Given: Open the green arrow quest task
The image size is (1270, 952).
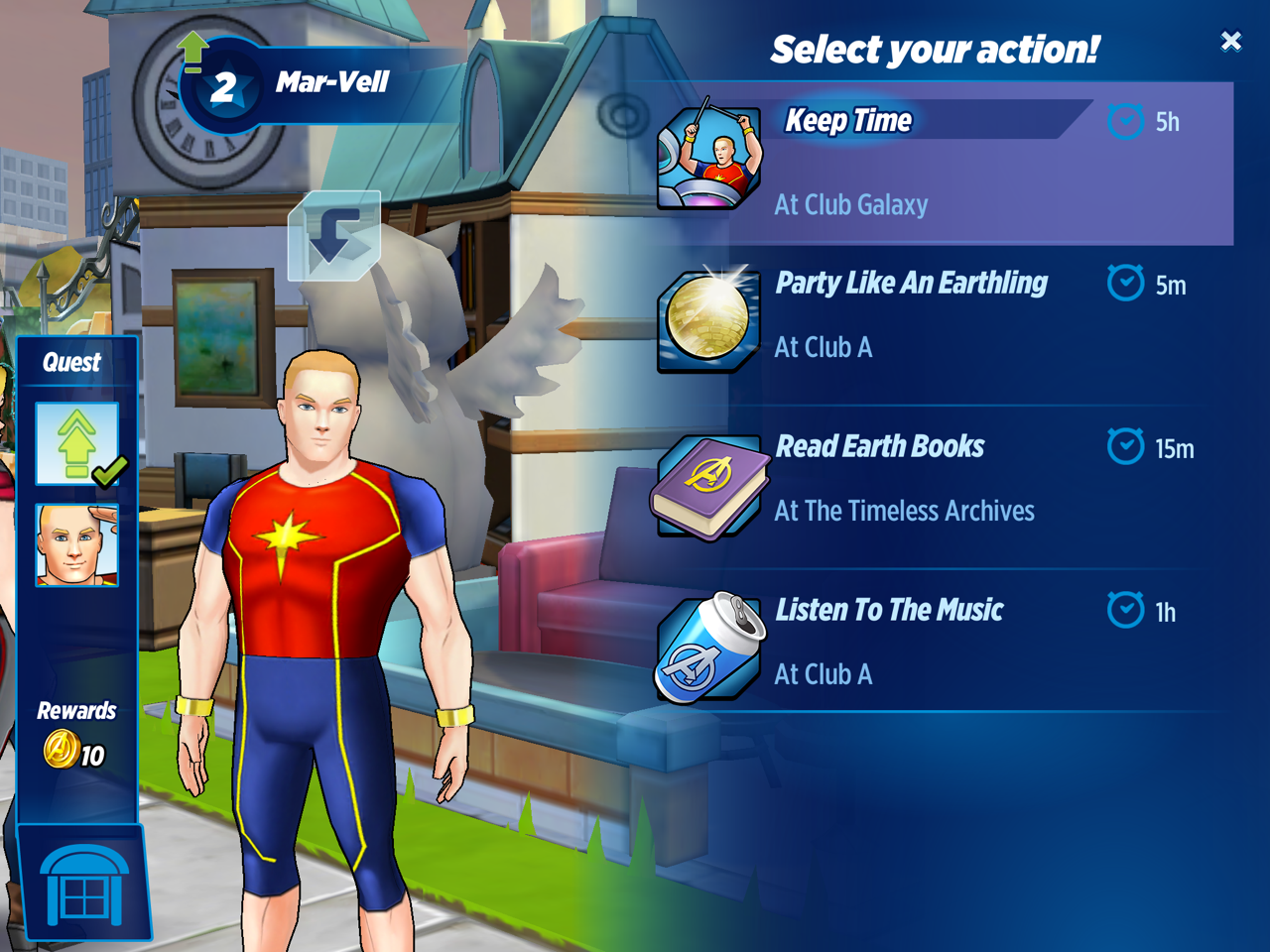Looking at the screenshot, I should [x=77, y=443].
